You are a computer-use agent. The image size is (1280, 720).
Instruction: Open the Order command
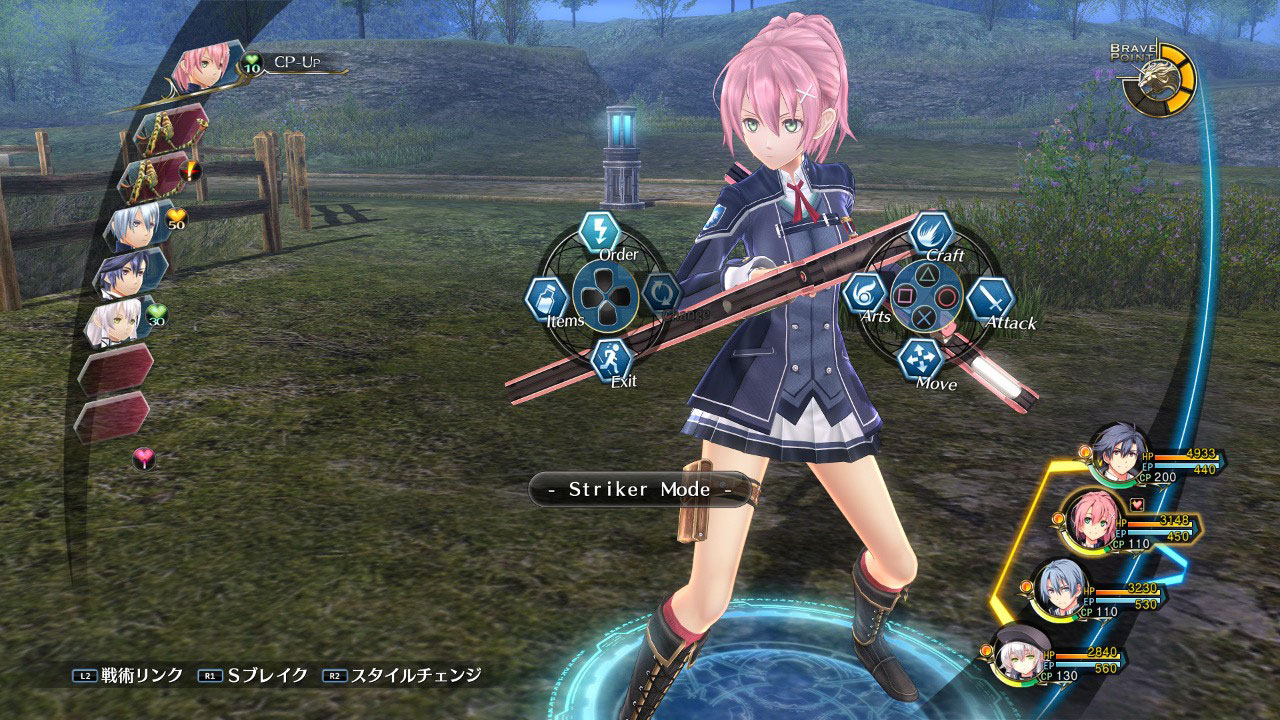point(600,231)
